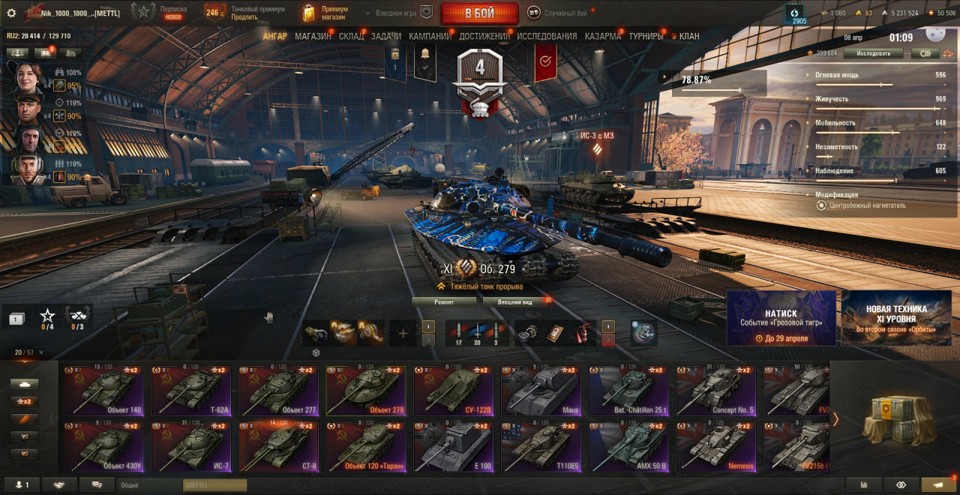Image resolution: width=960 pixels, height=495 pixels.
Task: Switch to the КАЗАРМА tab
Action: click(x=603, y=36)
